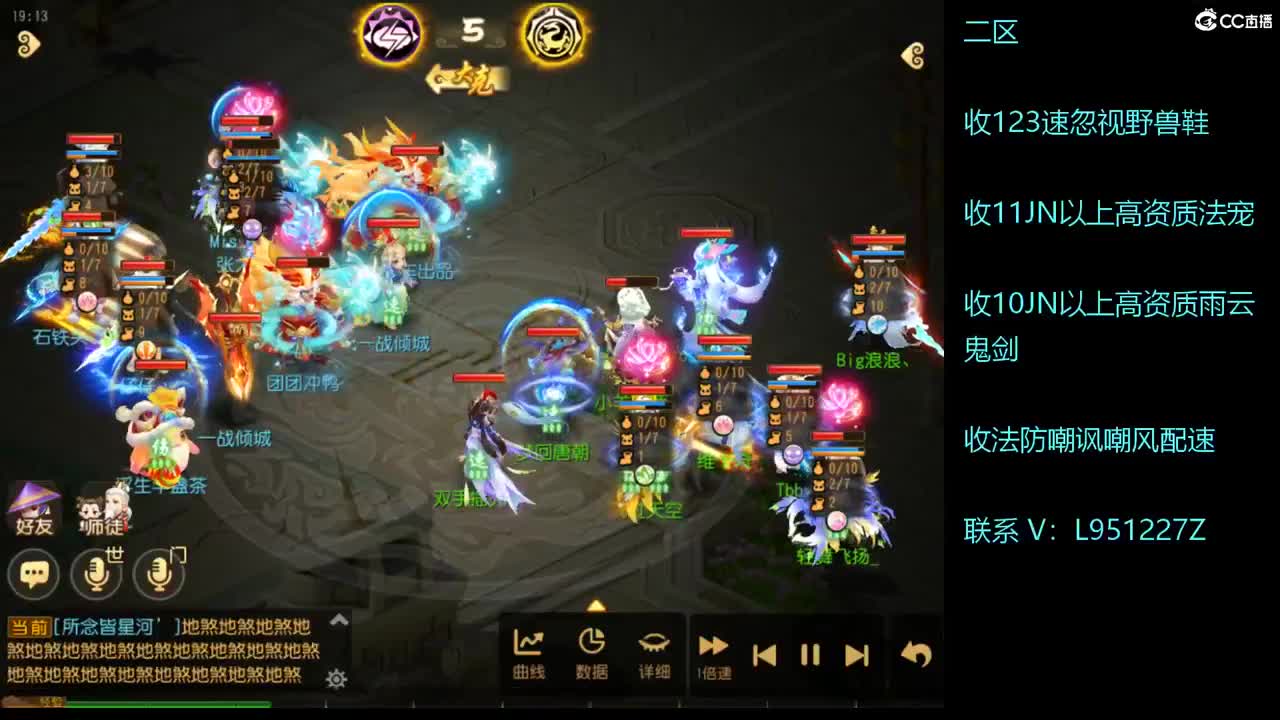Skip back to the previous round
The width and height of the screenshot is (1280, 720).
764,655
